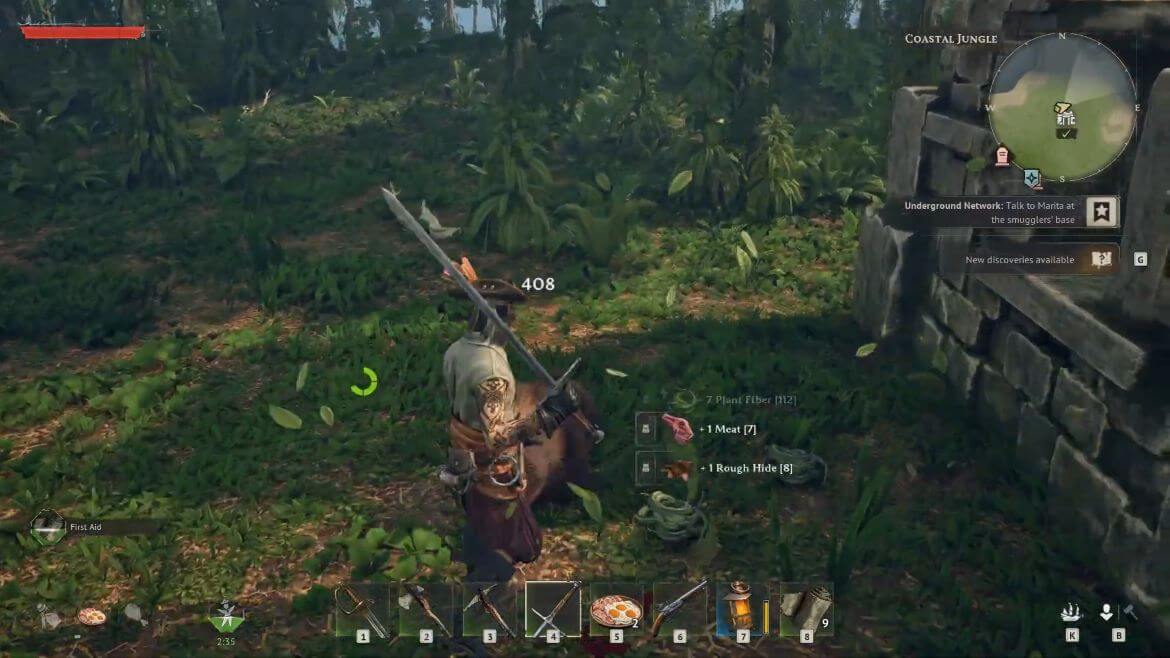The height and width of the screenshot is (658, 1170).
Task: Use the fried eggs meal in the hotbar
Action: [x=616, y=609]
